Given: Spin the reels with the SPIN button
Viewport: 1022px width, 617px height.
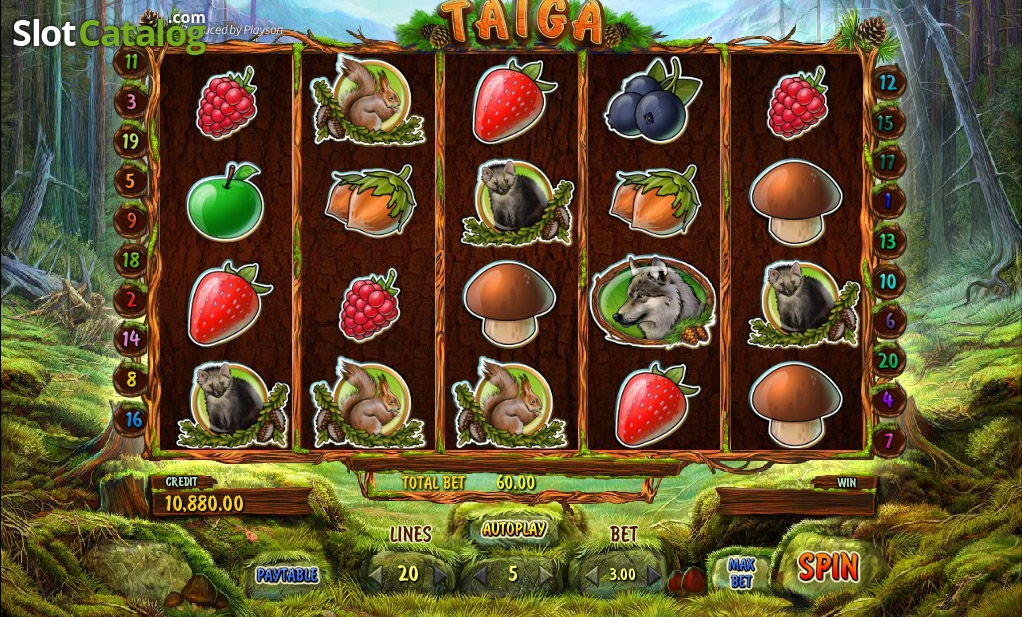Looking at the screenshot, I should 828,568.
